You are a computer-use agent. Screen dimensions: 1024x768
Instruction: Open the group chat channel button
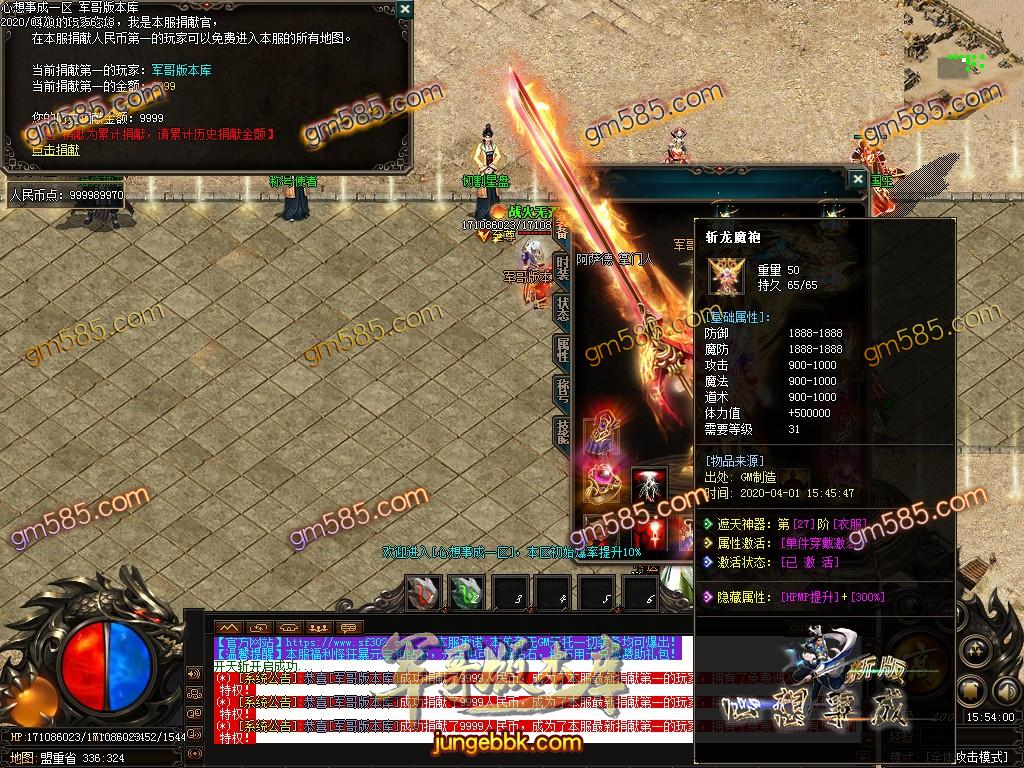319,627
